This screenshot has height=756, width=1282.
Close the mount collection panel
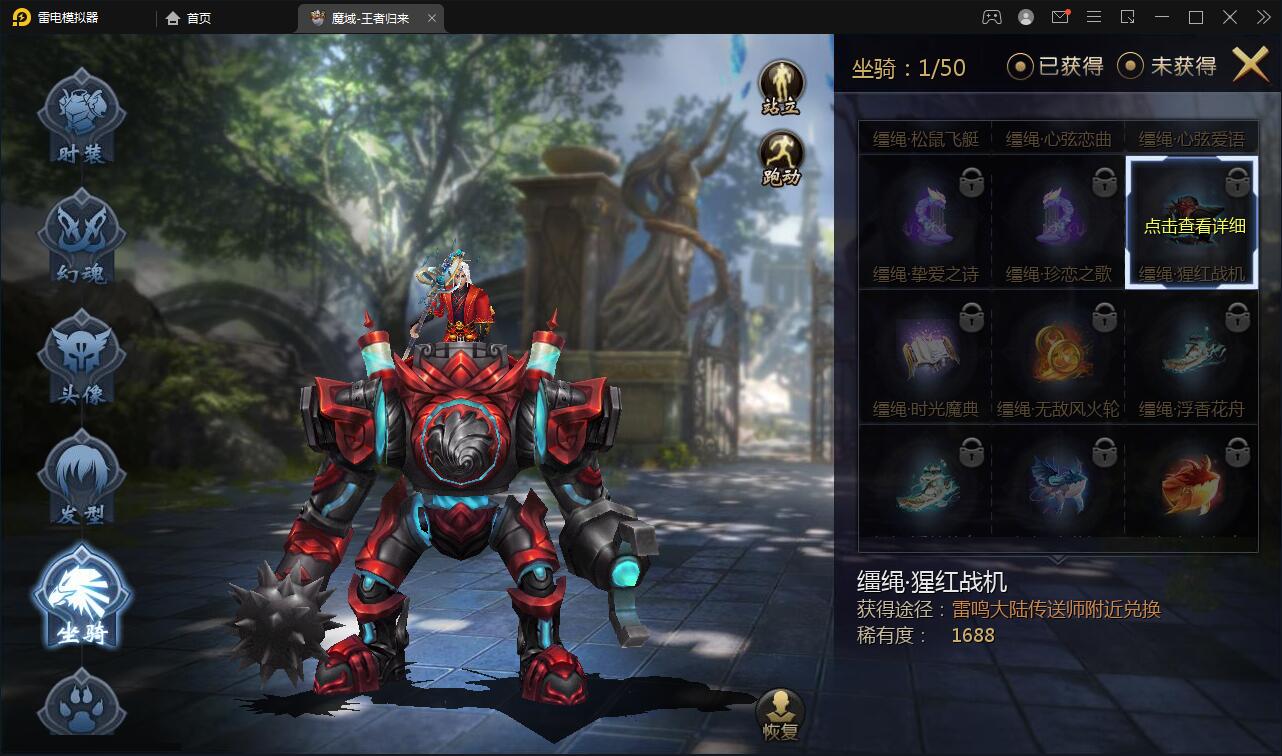(1250, 65)
